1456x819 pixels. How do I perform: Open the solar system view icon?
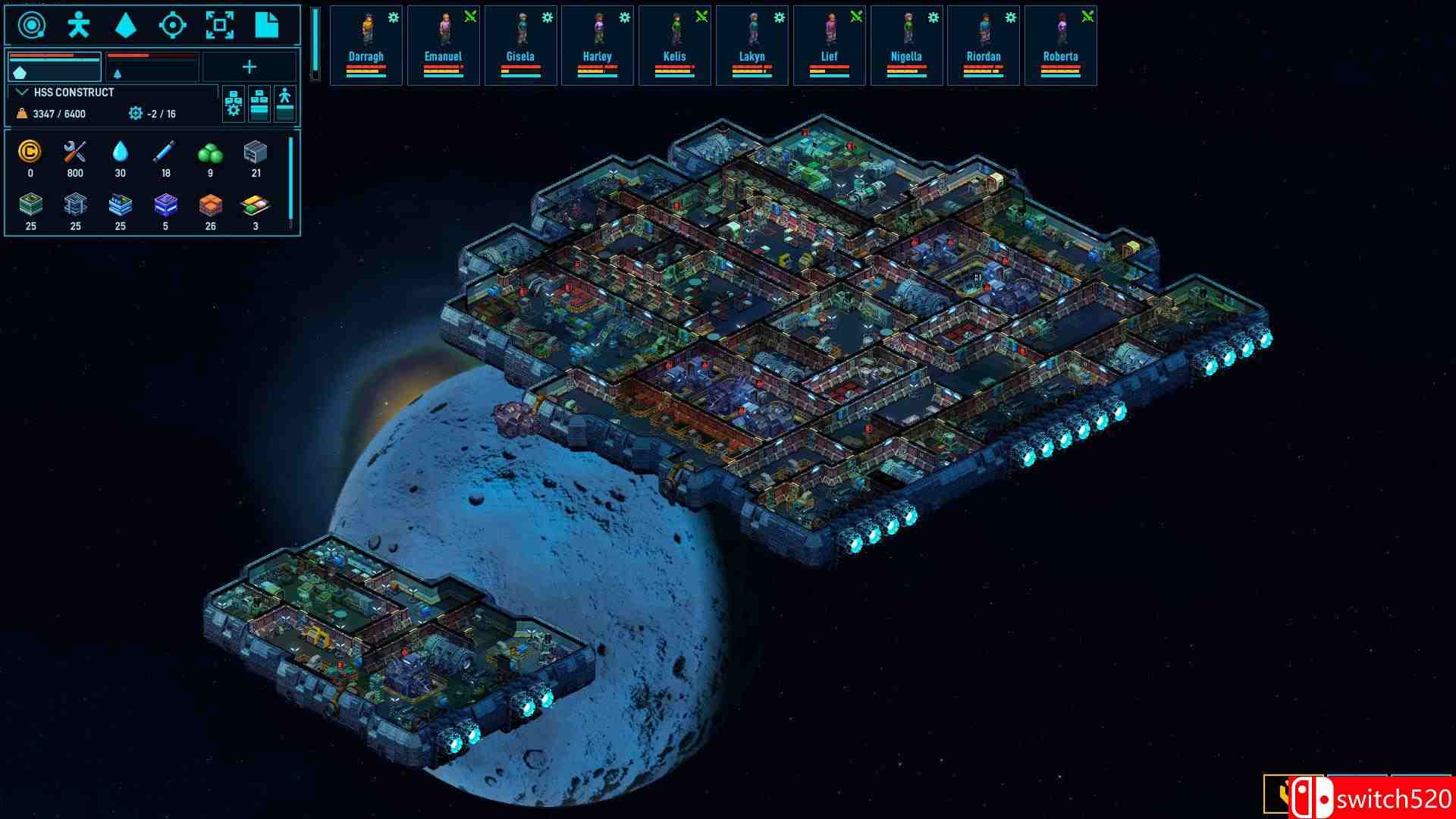click(x=33, y=25)
